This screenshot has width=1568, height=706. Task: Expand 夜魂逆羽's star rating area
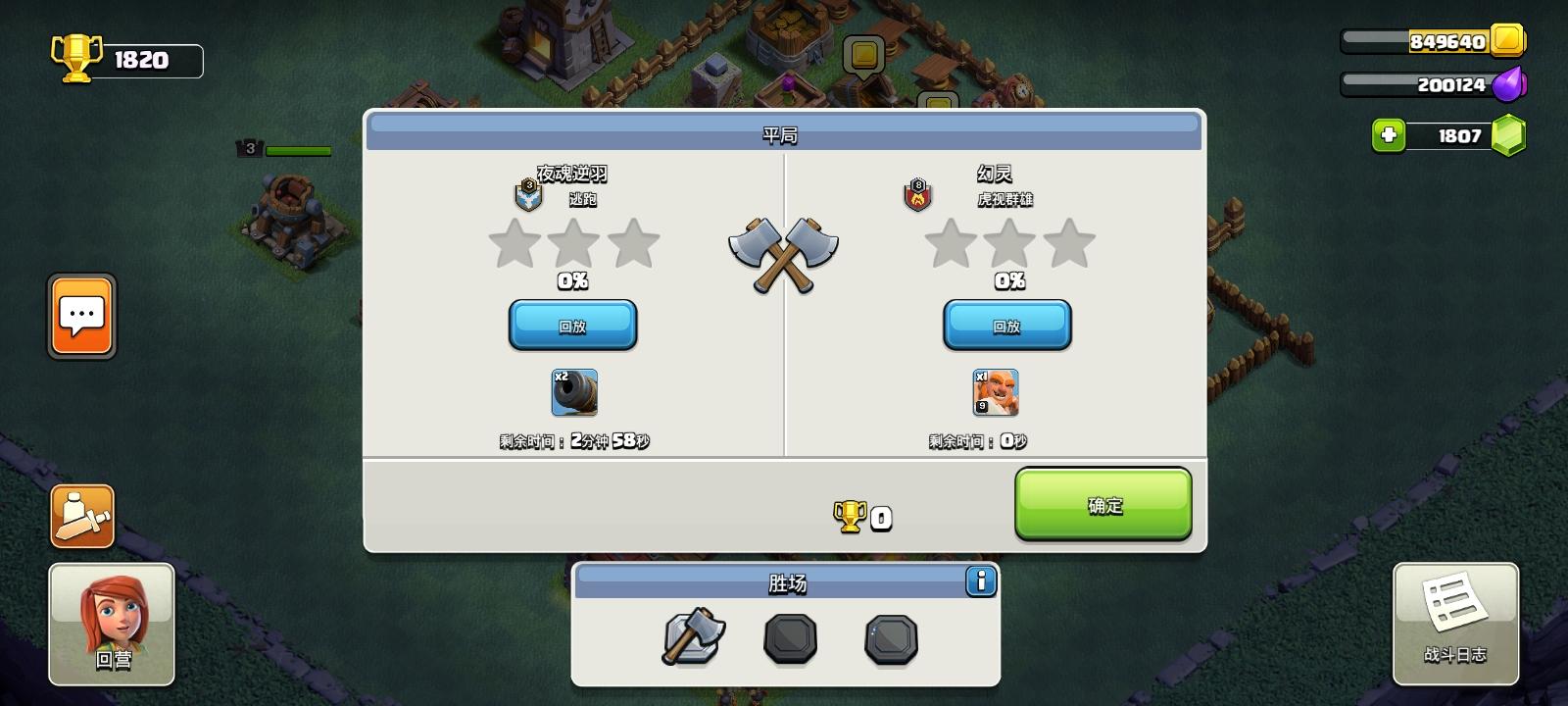pos(574,245)
